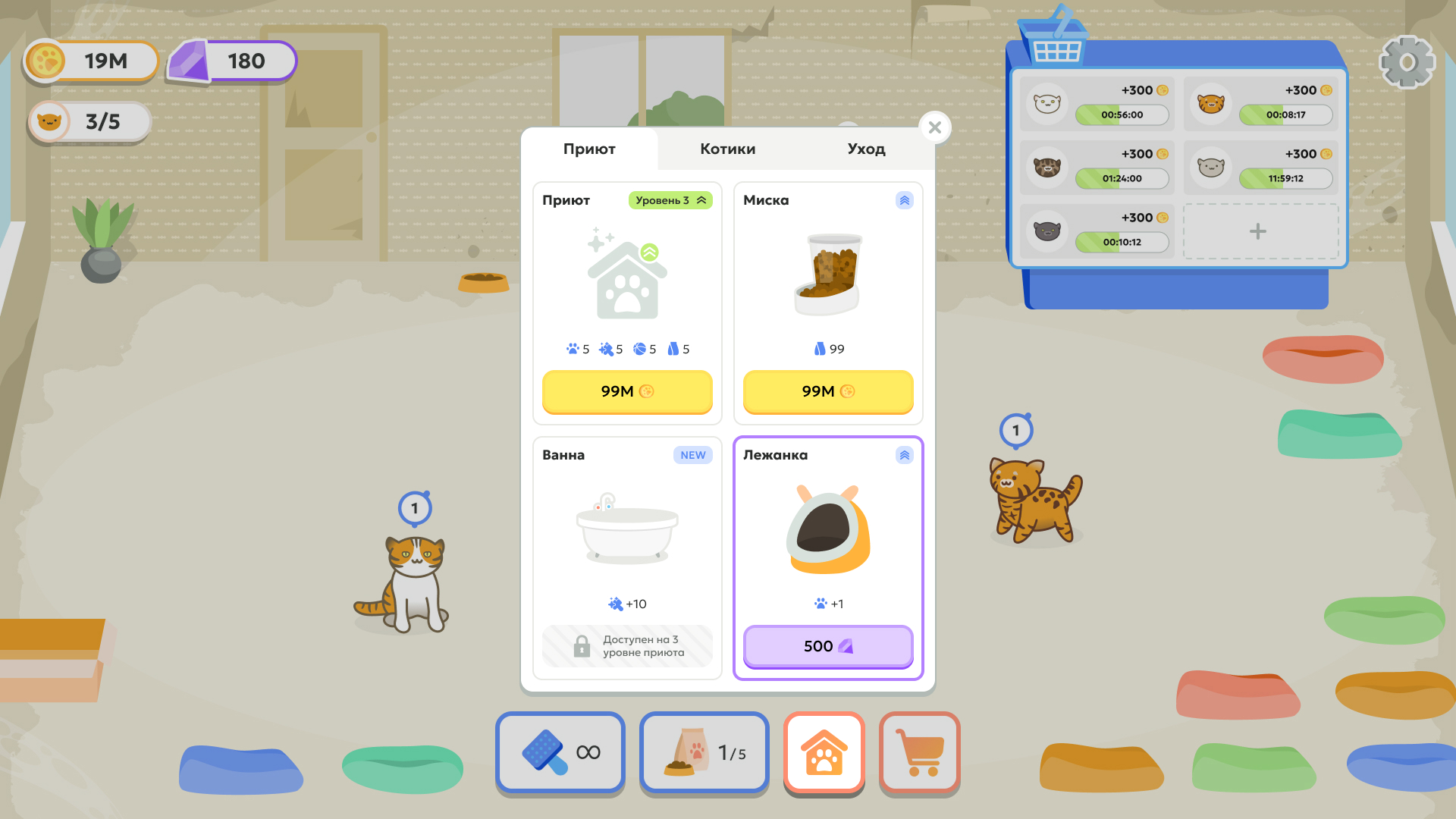
Task: Select the bandage tool with infinity counter
Action: click(x=560, y=753)
